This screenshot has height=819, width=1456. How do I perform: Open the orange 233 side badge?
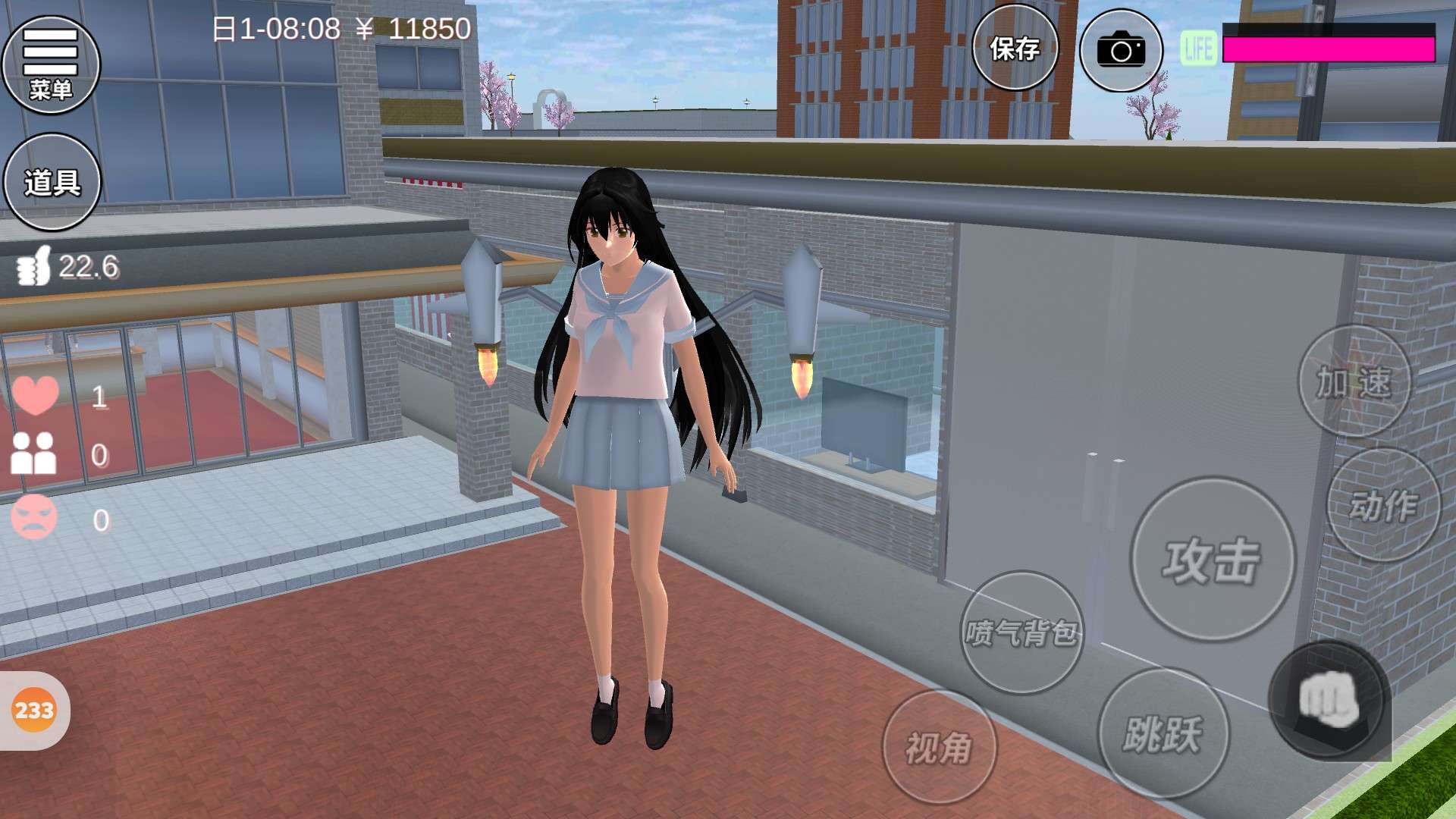[34, 711]
